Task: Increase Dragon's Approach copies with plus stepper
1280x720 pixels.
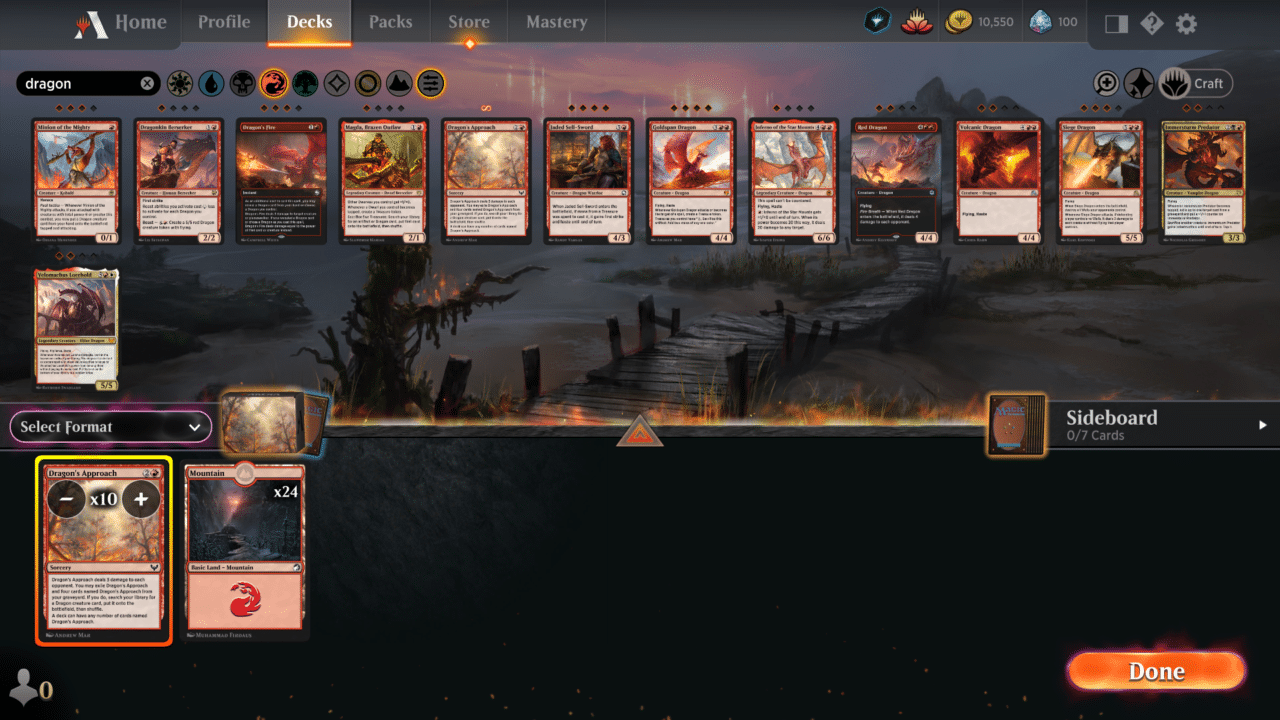Action: (x=141, y=497)
